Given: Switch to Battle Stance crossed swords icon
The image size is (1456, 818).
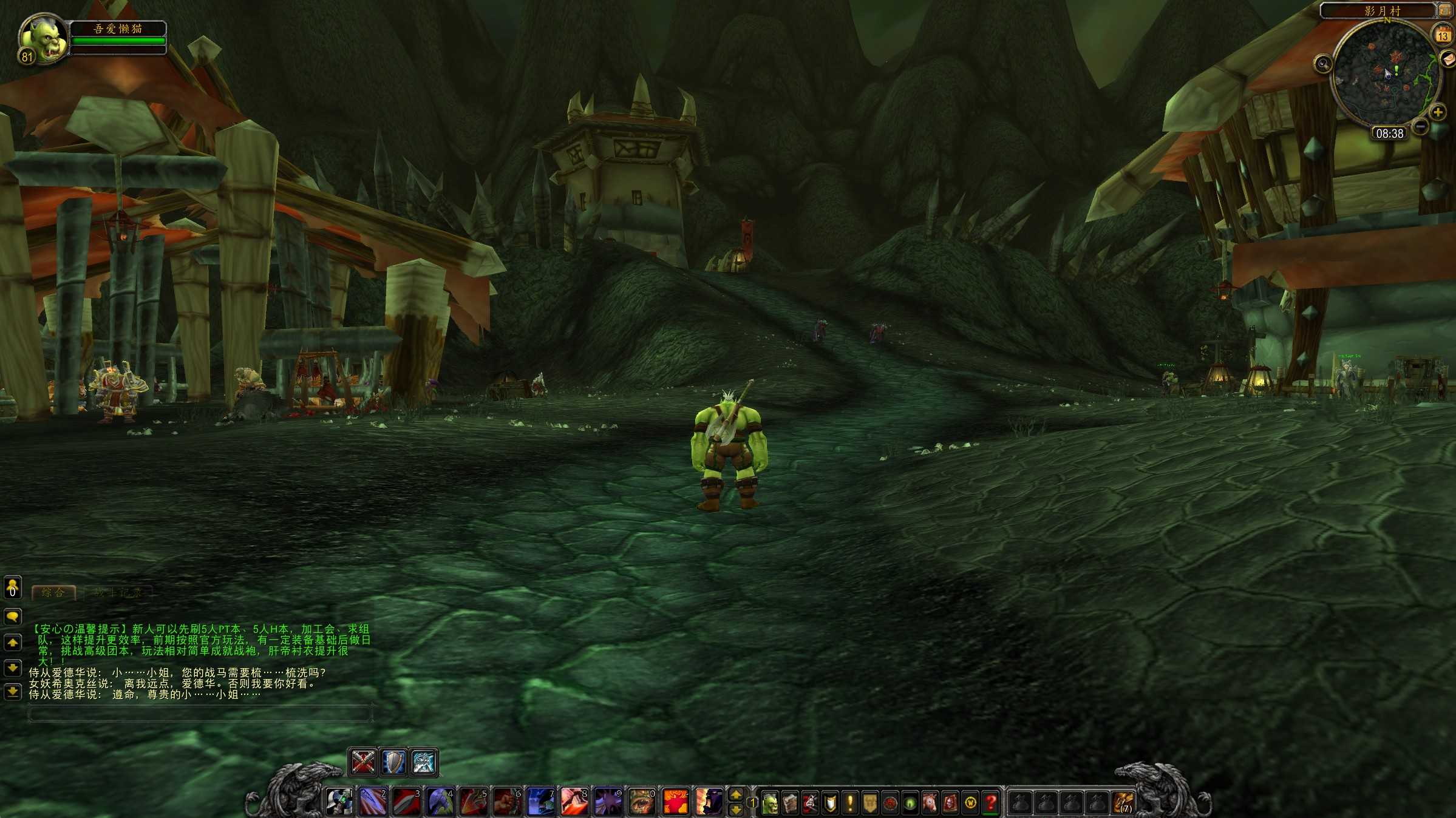Looking at the screenshot, I should click(363, 762).
